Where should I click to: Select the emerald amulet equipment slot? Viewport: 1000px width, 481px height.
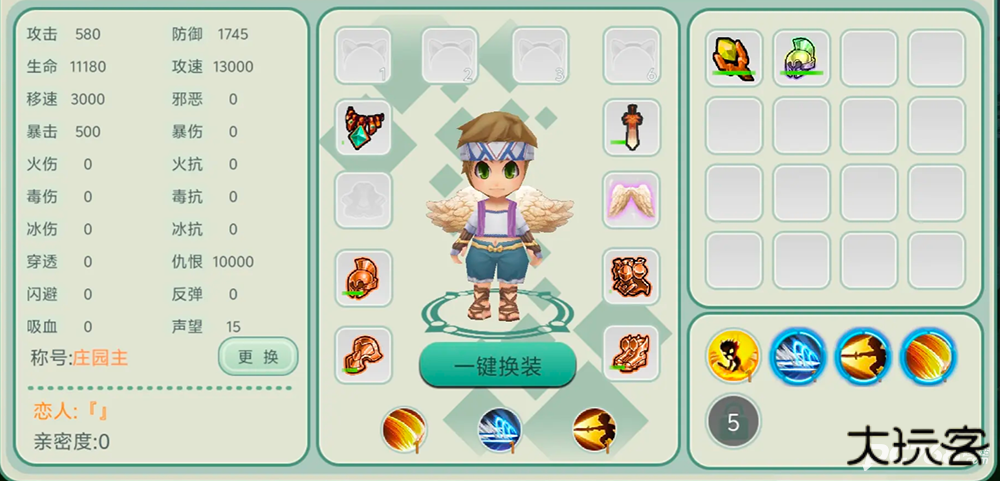[363, 127]
